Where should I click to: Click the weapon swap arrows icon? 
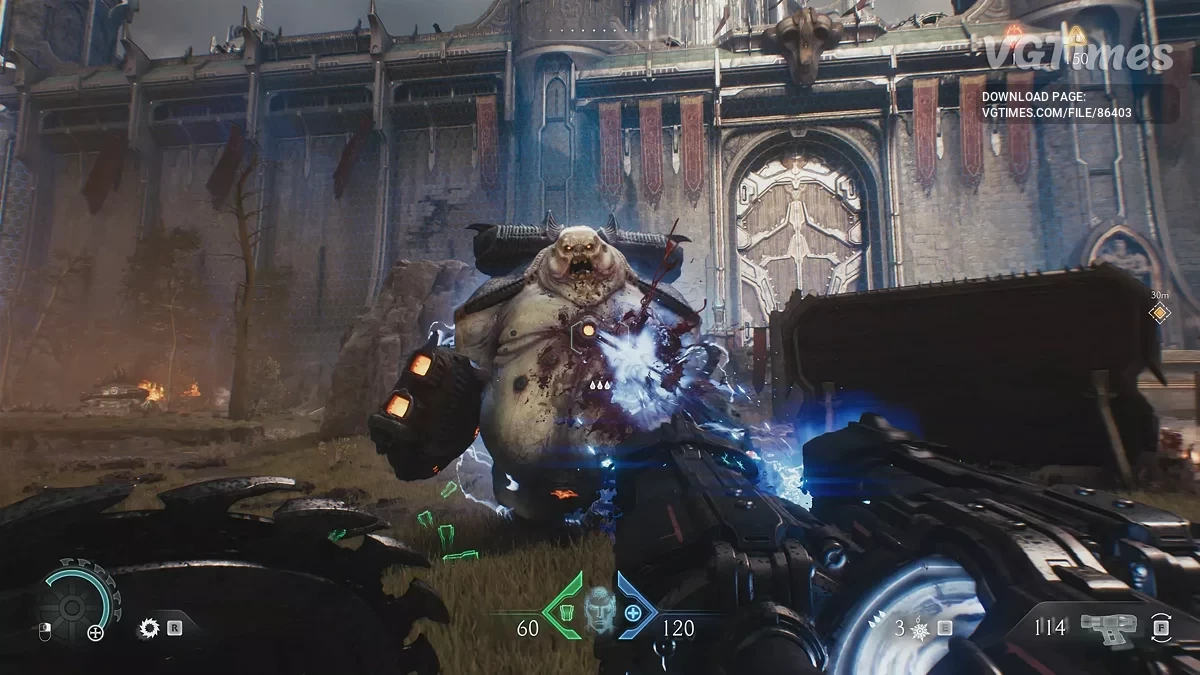click(x=1160, y=628)
